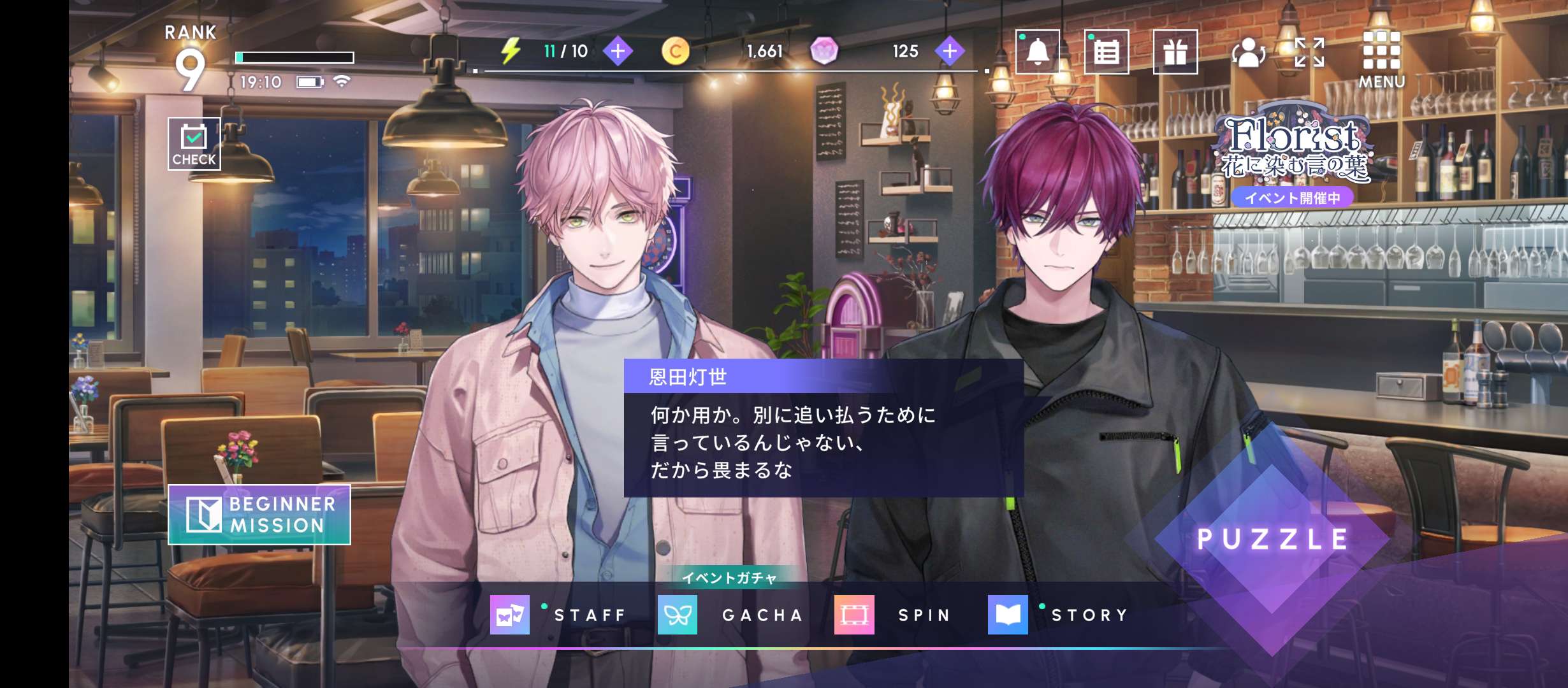Viewport: 1568px width, 688px height.
Task: Open the SPIN screen
Action: (x=894, y=615)
